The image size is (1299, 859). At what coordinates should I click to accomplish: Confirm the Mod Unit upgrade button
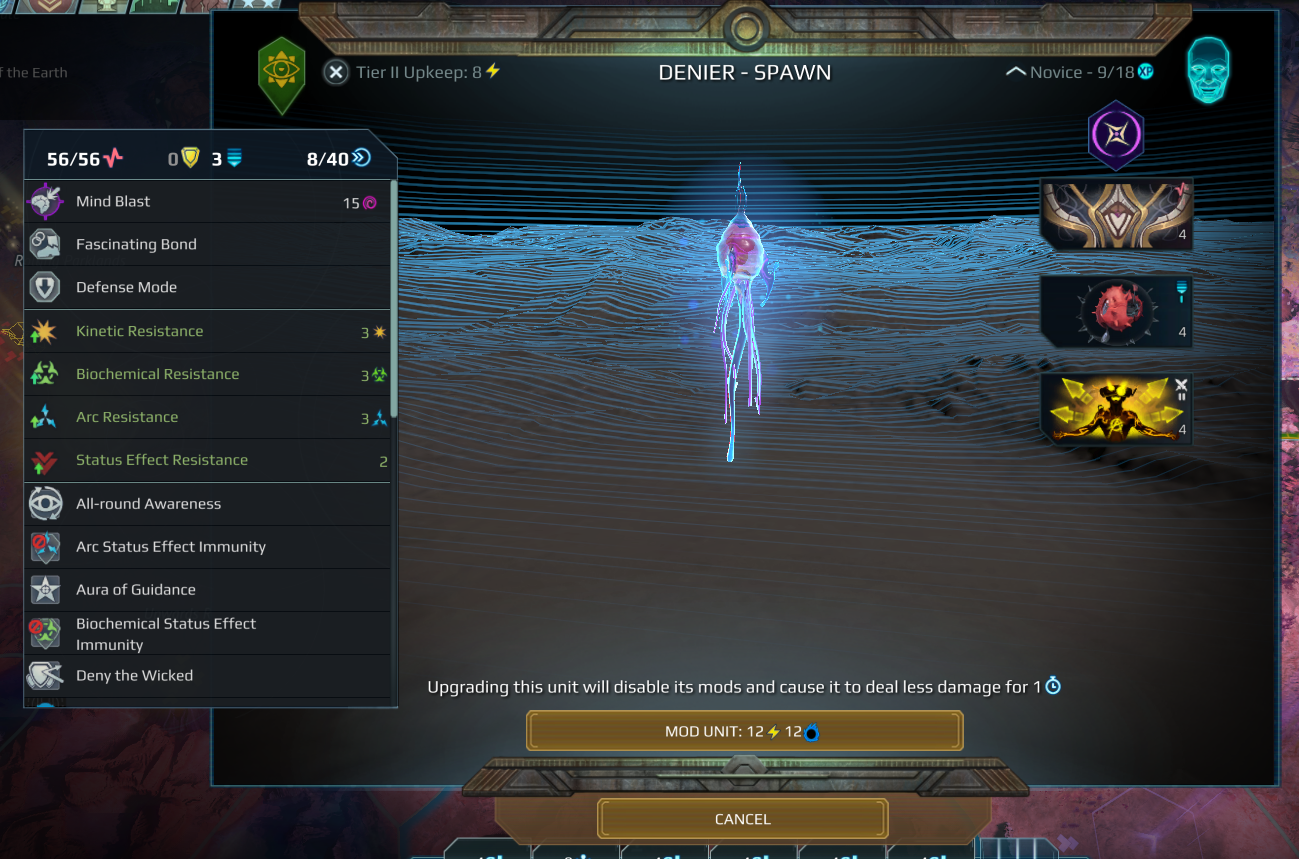(x=744, y=731)
